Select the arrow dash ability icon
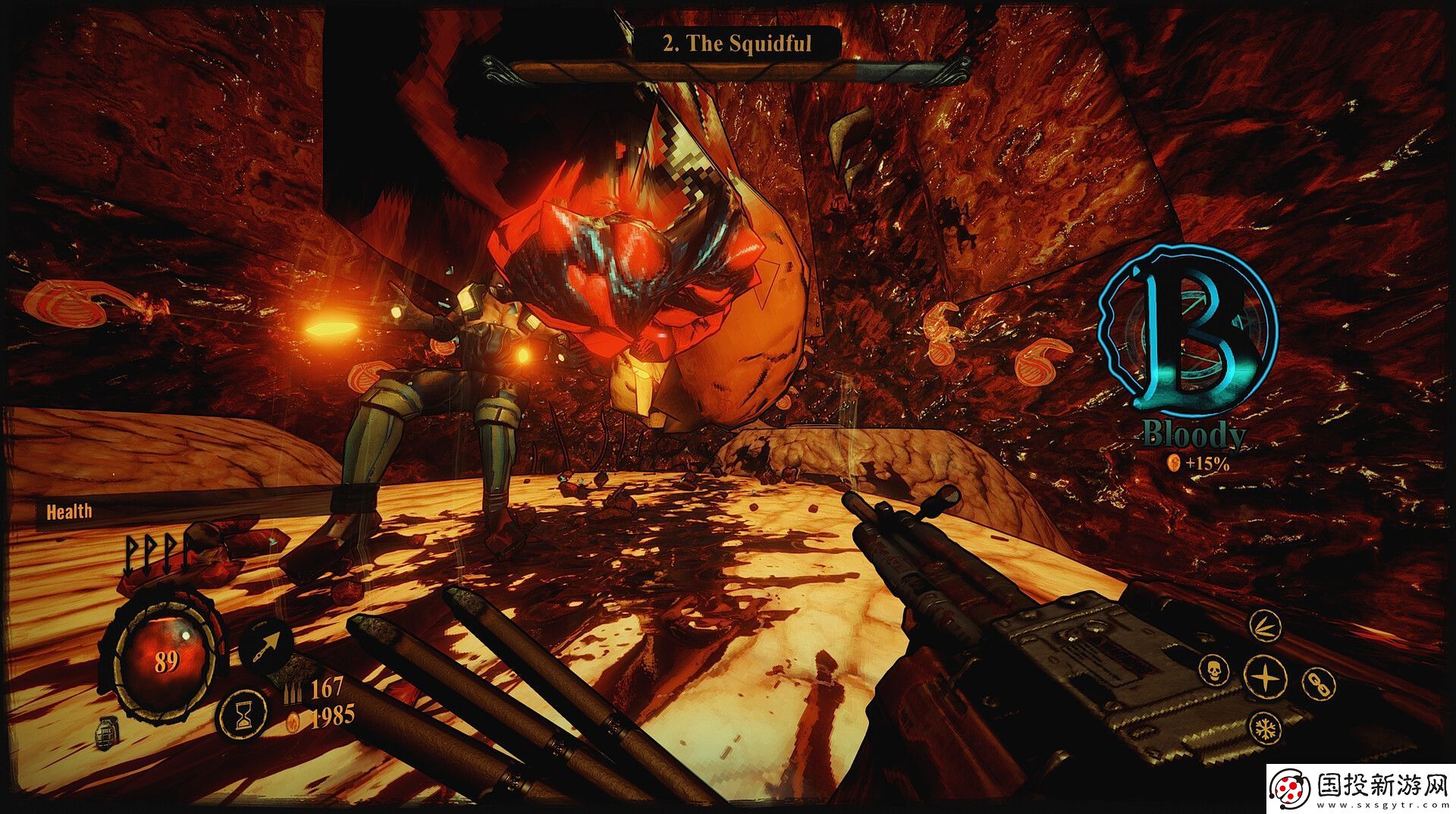Image resolution: width=1456 pixels, height=814 pixels. coord(266,645)
